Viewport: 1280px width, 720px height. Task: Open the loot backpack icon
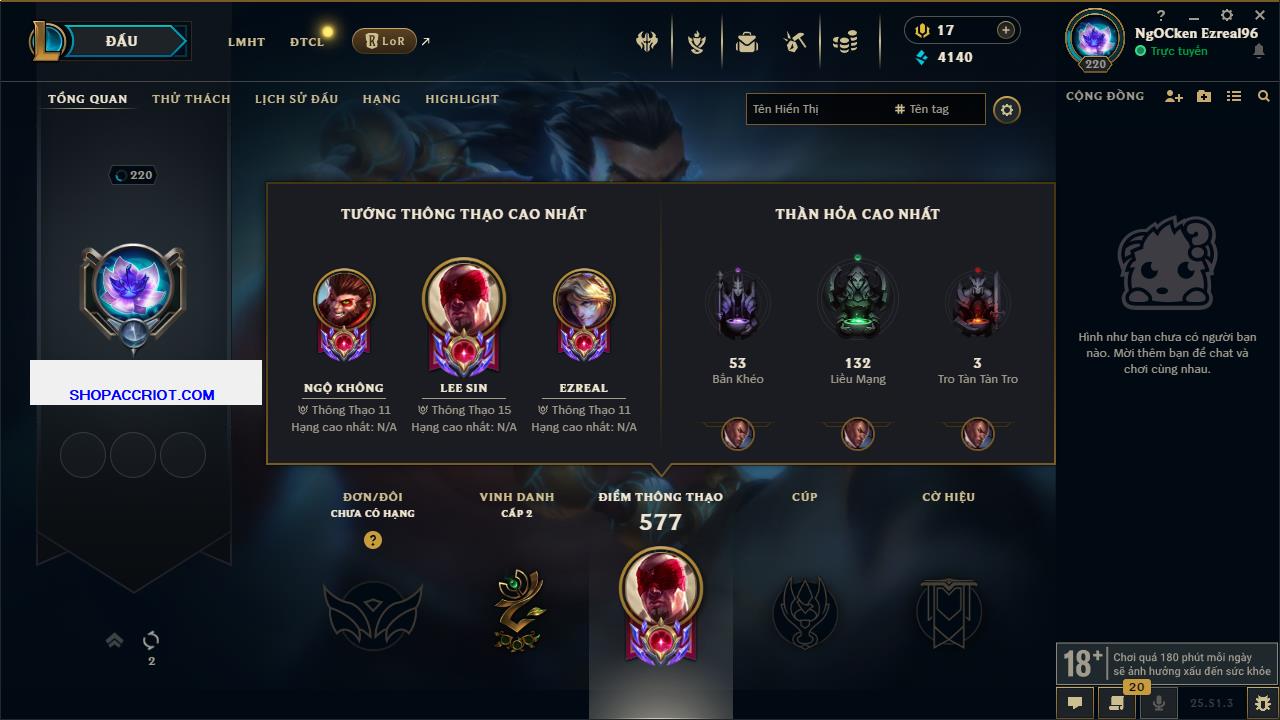click(747, 42)
